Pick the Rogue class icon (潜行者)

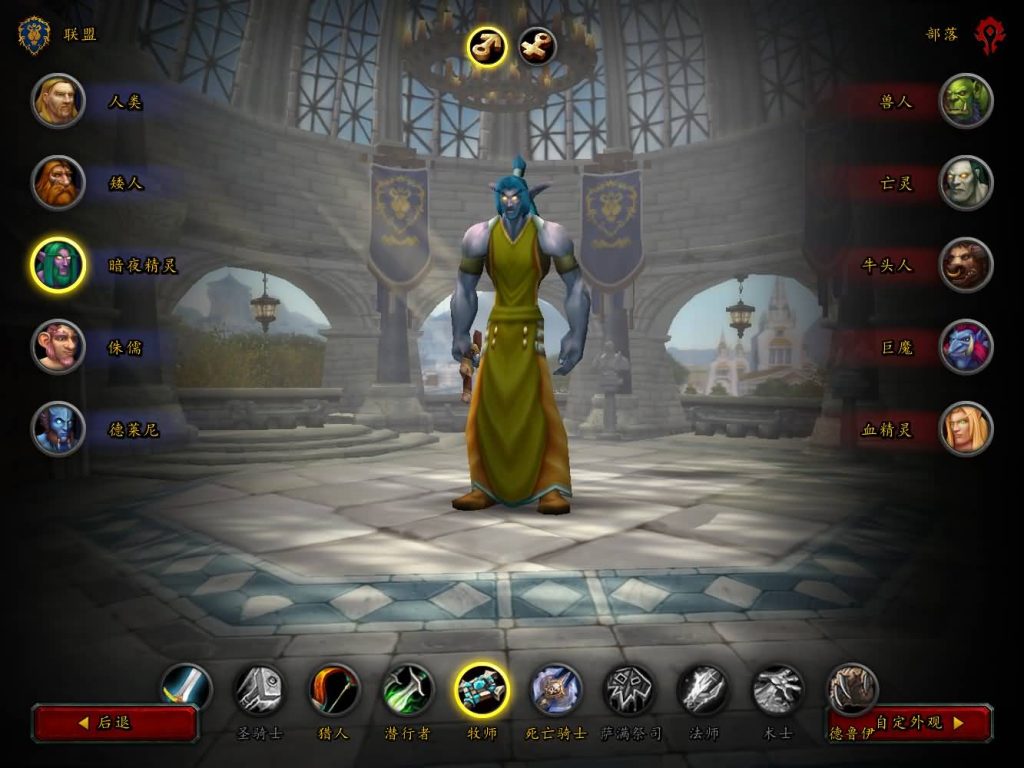tap(408, 690)
